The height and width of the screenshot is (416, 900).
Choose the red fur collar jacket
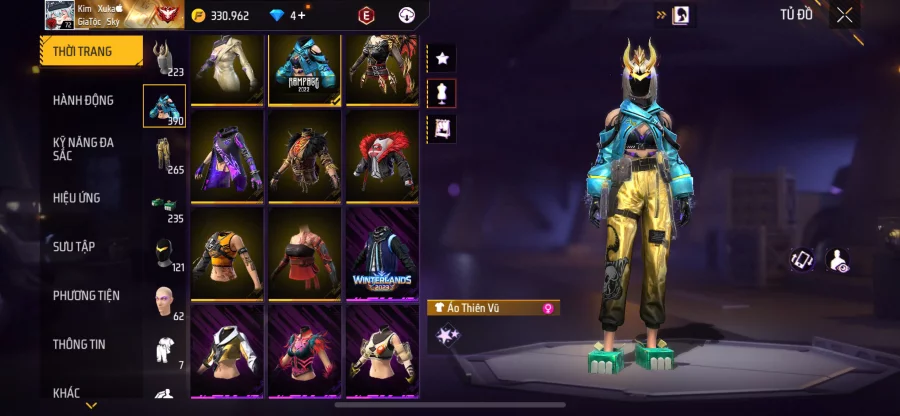[382, 156]
